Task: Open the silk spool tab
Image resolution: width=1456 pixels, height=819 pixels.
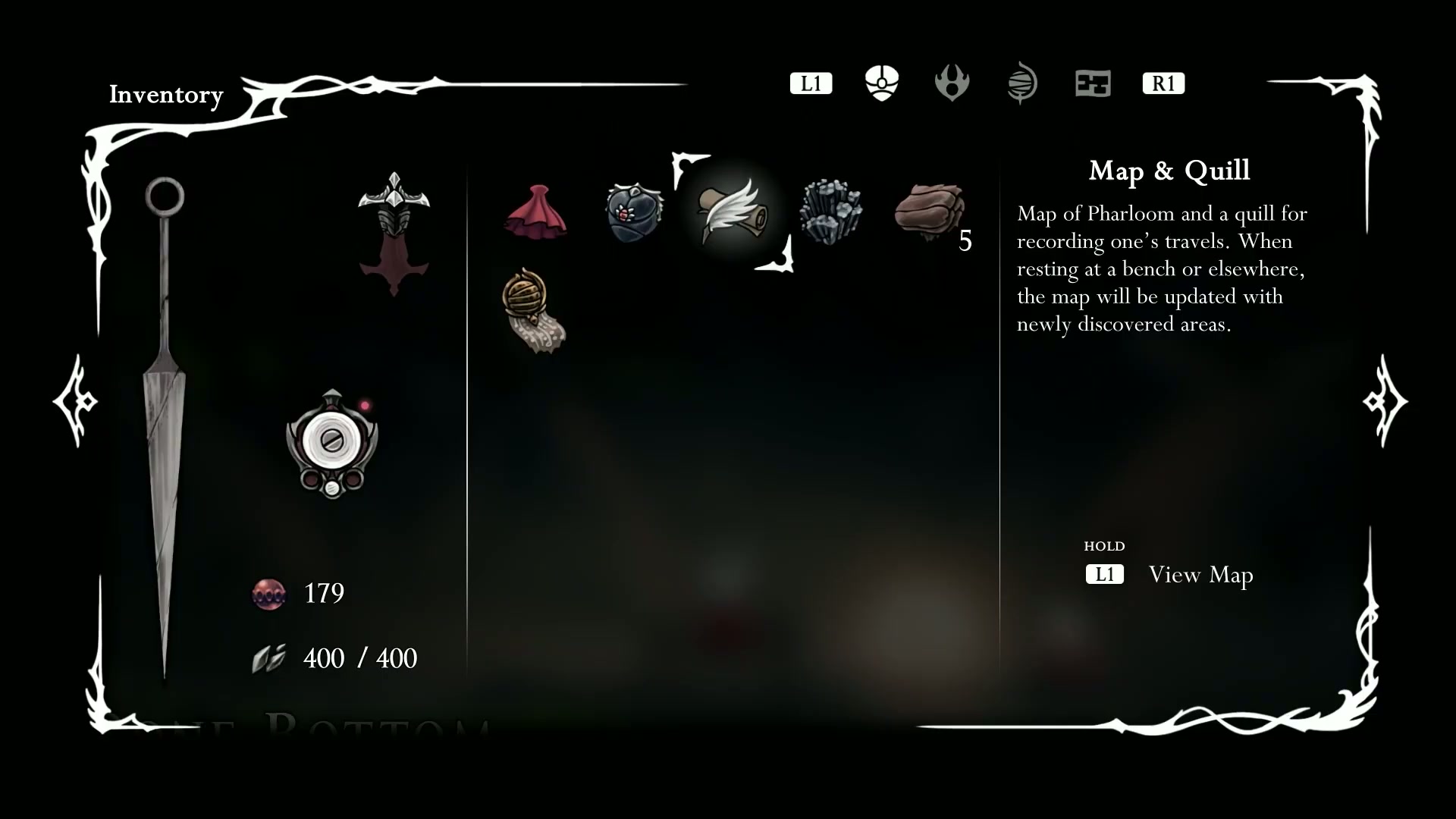Action: pos(1022,83)
